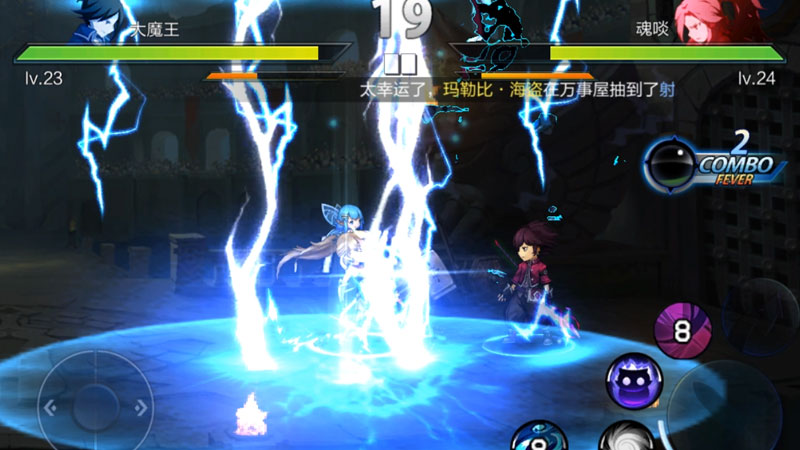800x450 pixels.
Task: Activate the white swirl skill icon
Action: point(627,438)
